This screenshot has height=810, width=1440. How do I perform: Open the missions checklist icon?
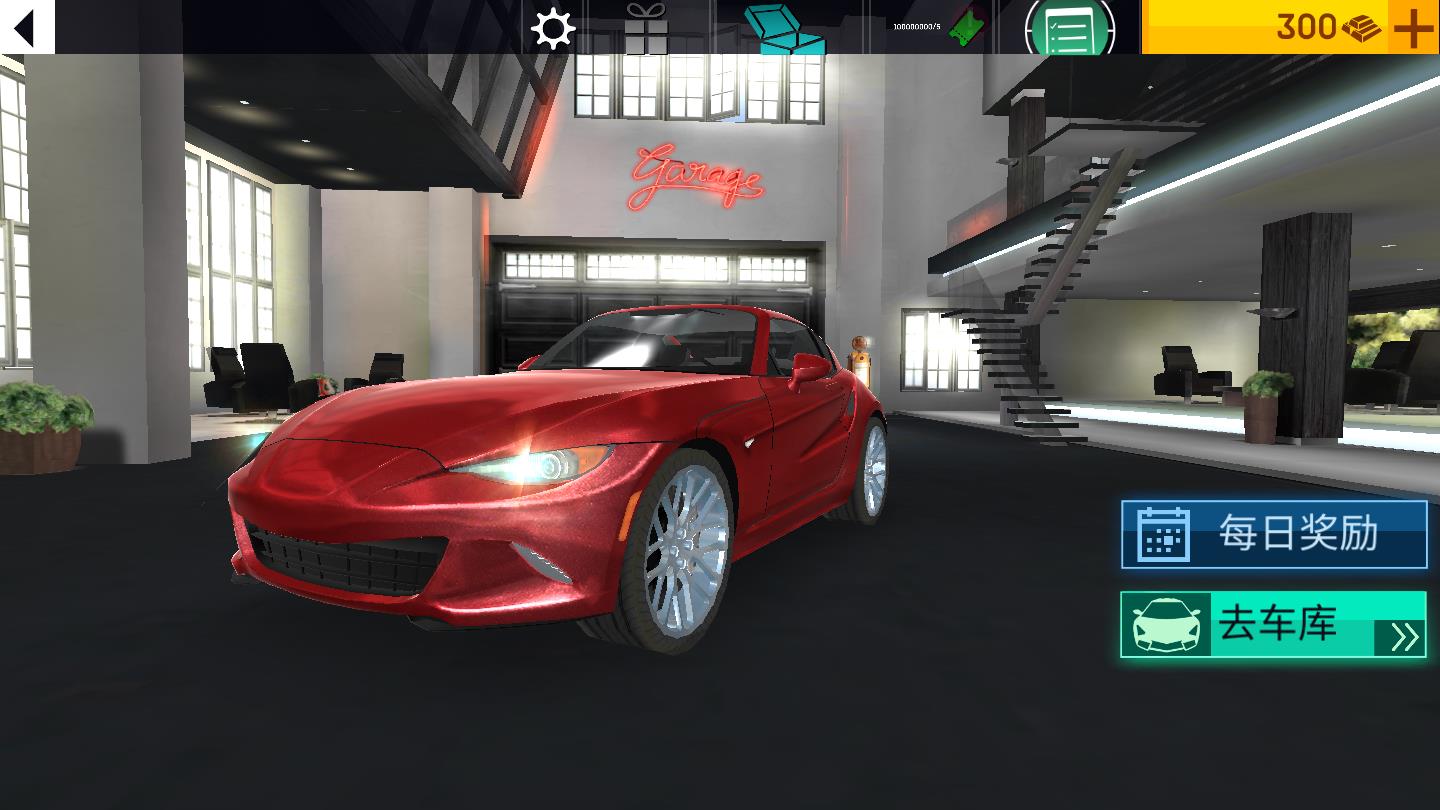[1067, 28]
